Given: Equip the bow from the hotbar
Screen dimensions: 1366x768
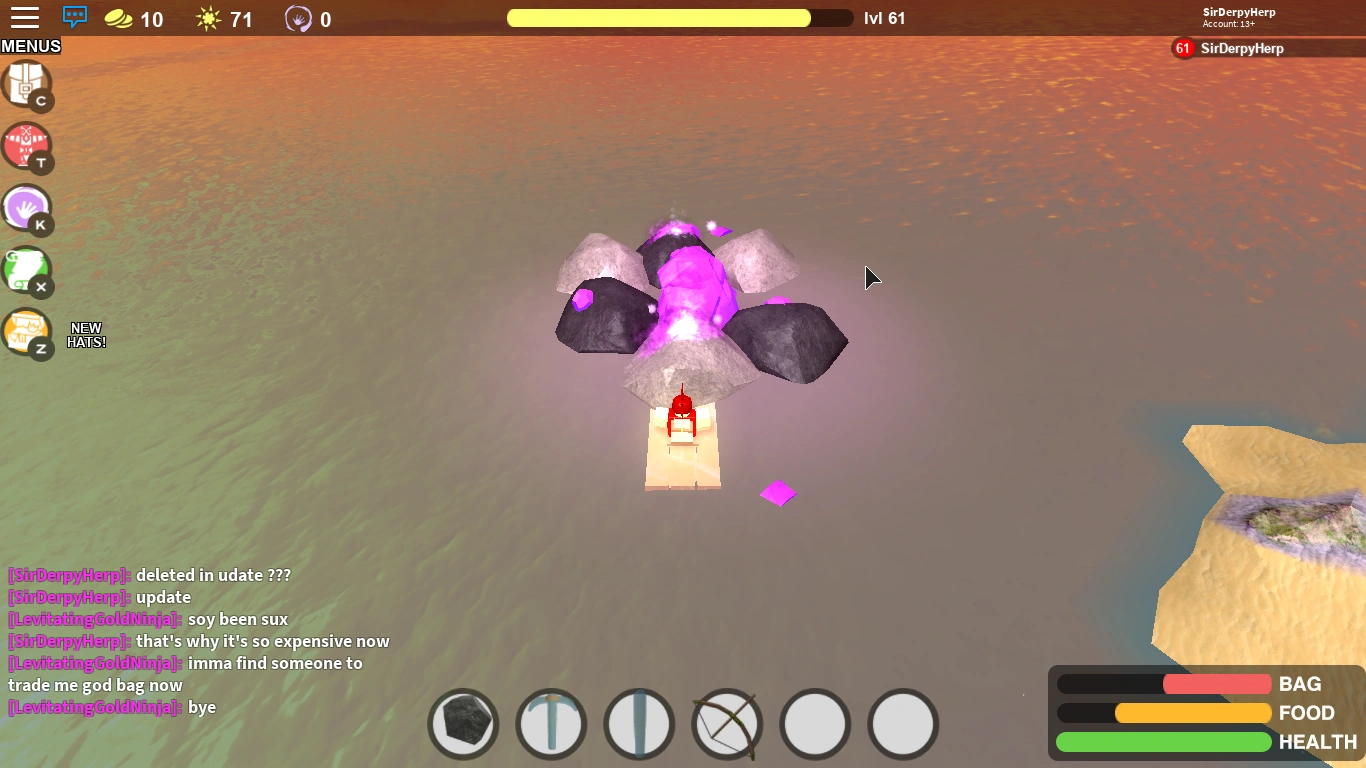Looking at the screenshot, I should pos(727,723).
